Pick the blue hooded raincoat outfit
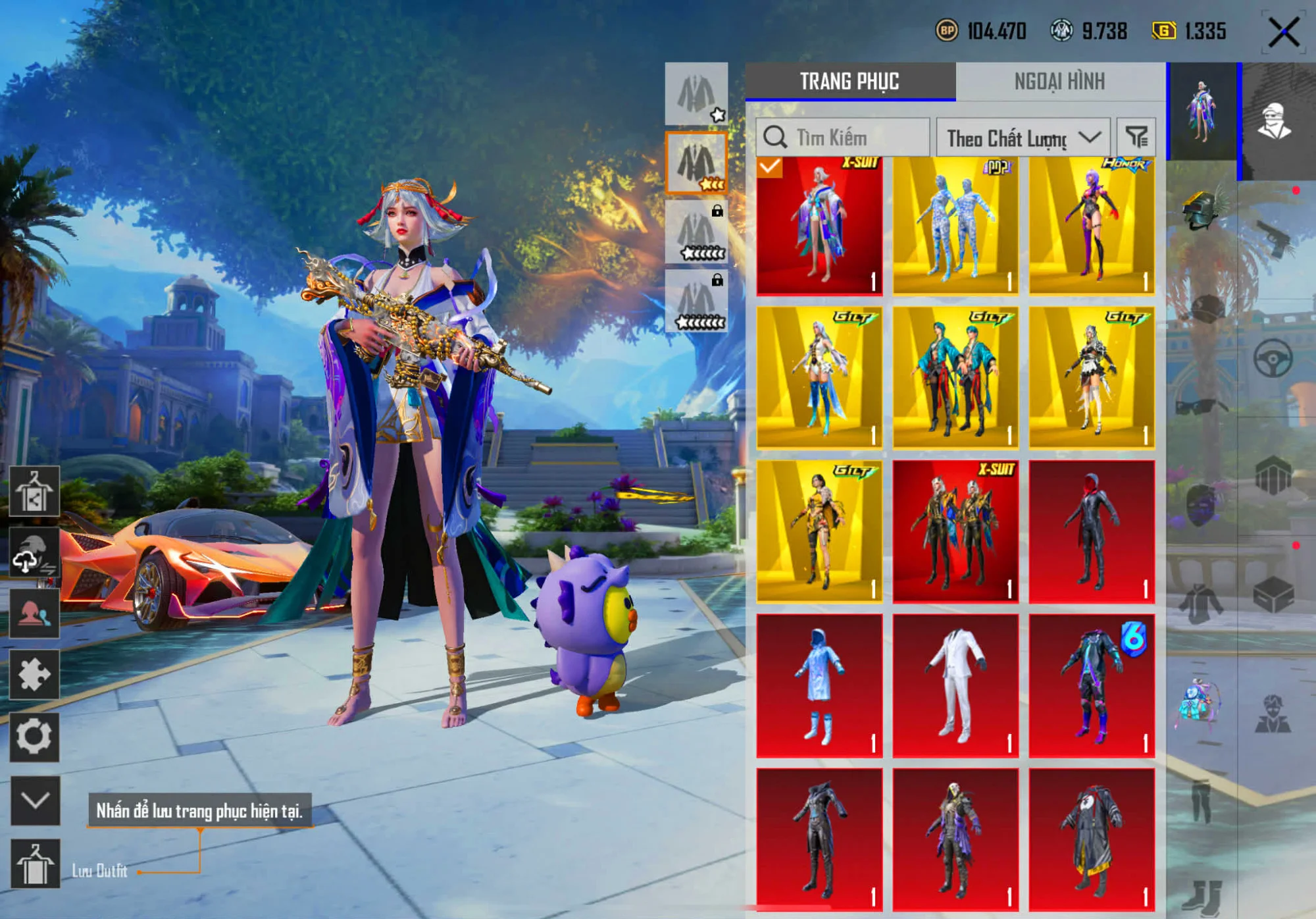 click(x=819, y=685)
